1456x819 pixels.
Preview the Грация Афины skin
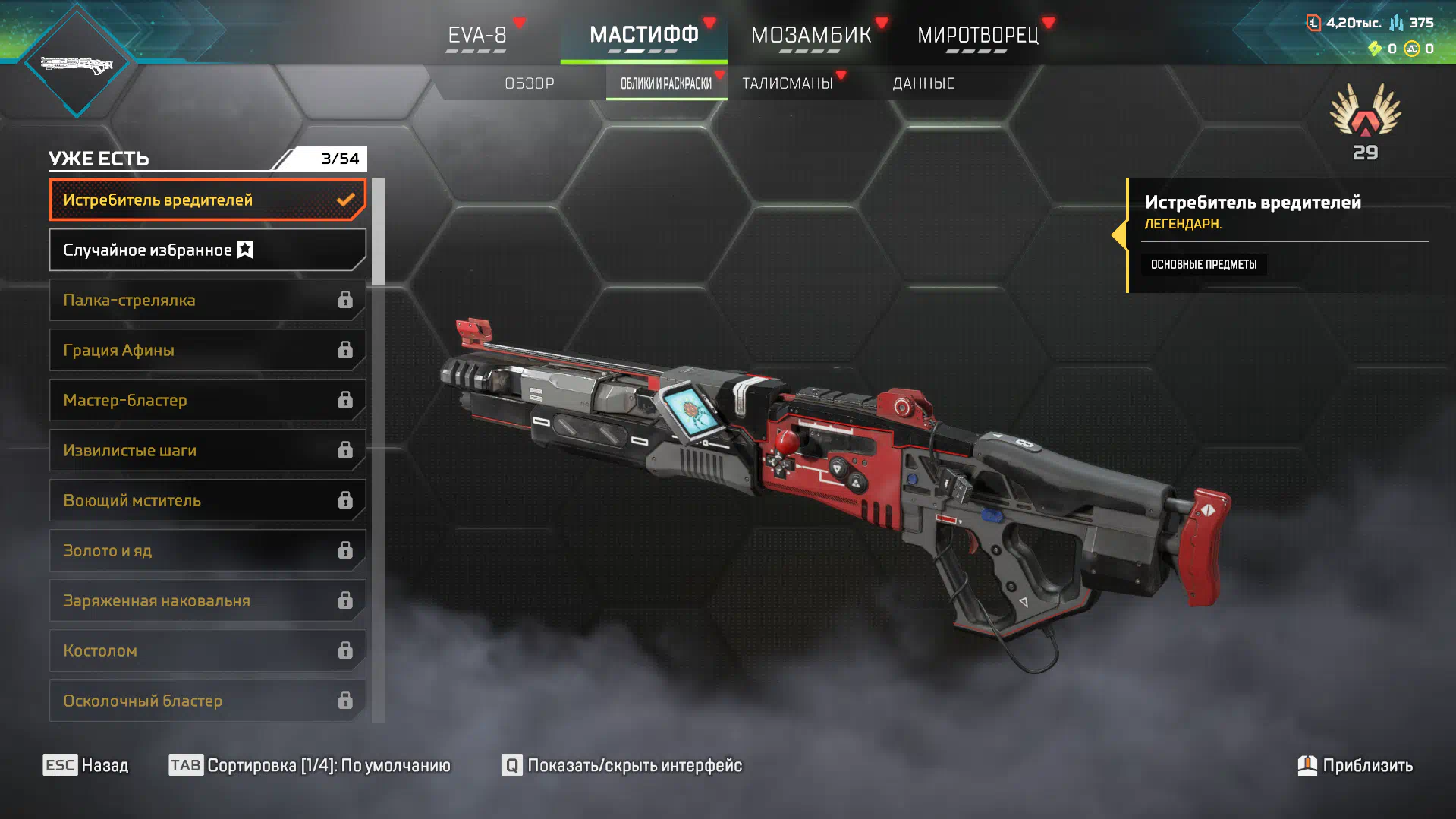pyautogui.click(x=206, y=350)
